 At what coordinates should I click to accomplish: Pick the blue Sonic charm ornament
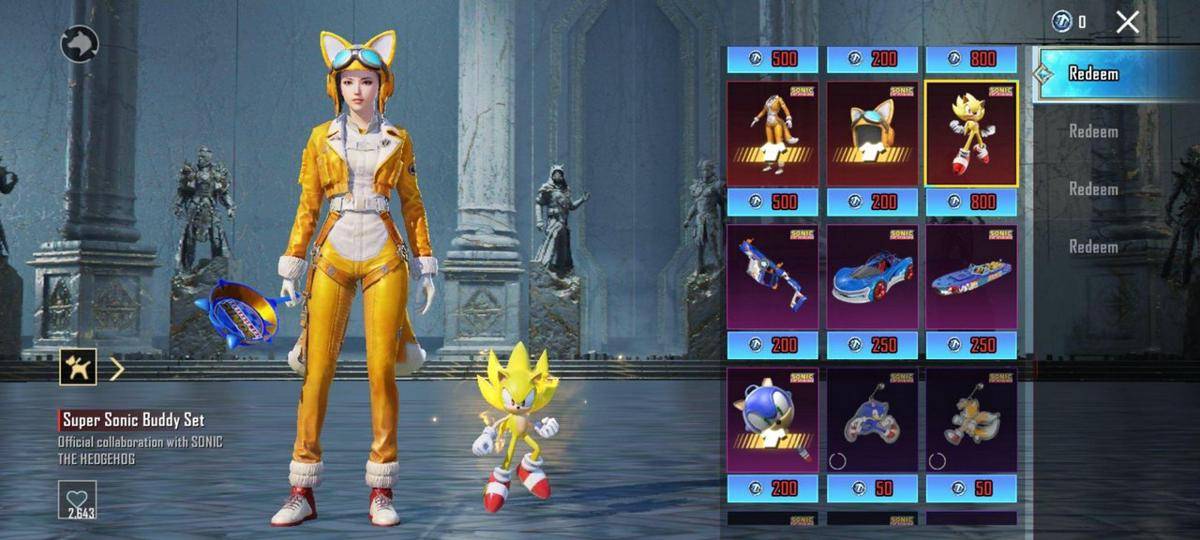coord(872,419)
